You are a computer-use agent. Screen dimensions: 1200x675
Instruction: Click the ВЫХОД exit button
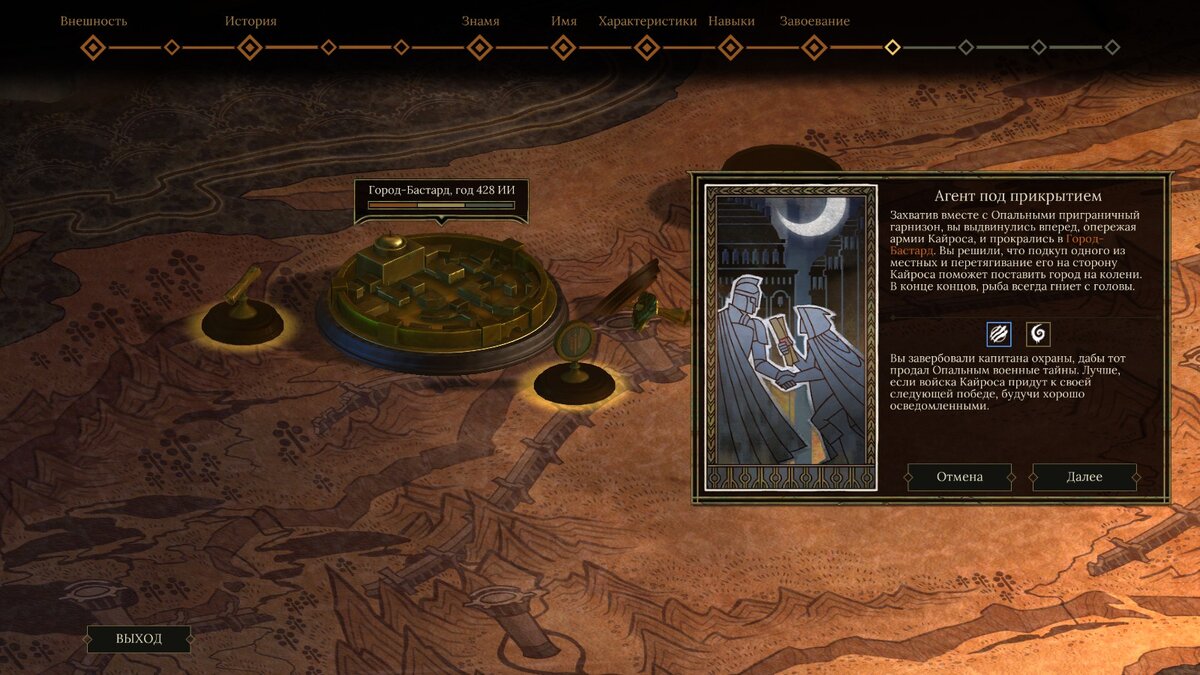tap(139, 639)
